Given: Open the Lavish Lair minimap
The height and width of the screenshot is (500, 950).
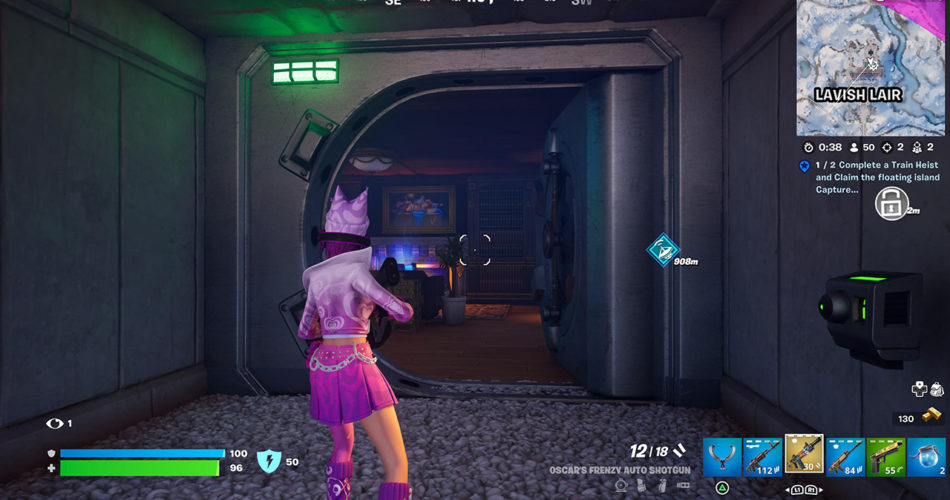Looking at the screenshot, I should tap(870, 67).
